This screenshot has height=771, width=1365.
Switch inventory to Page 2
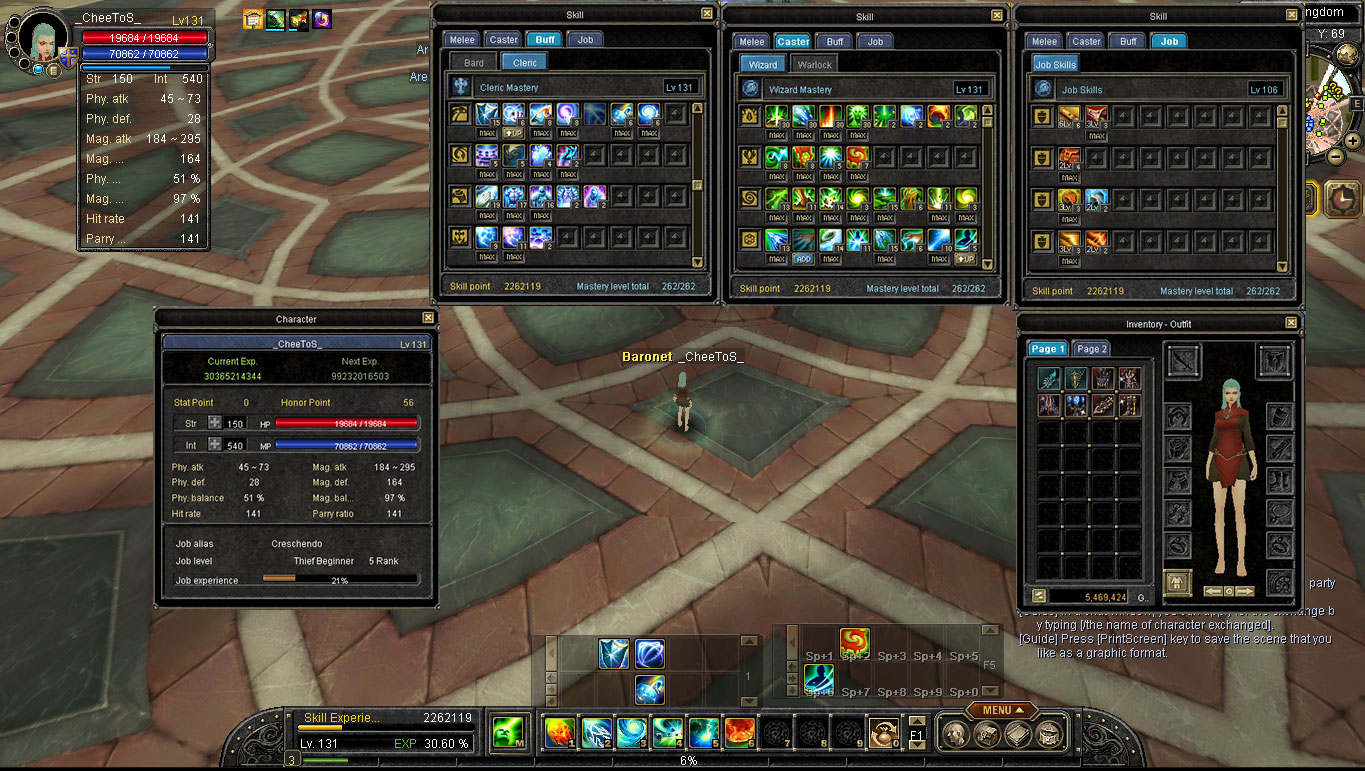[x=1091, y=349]
